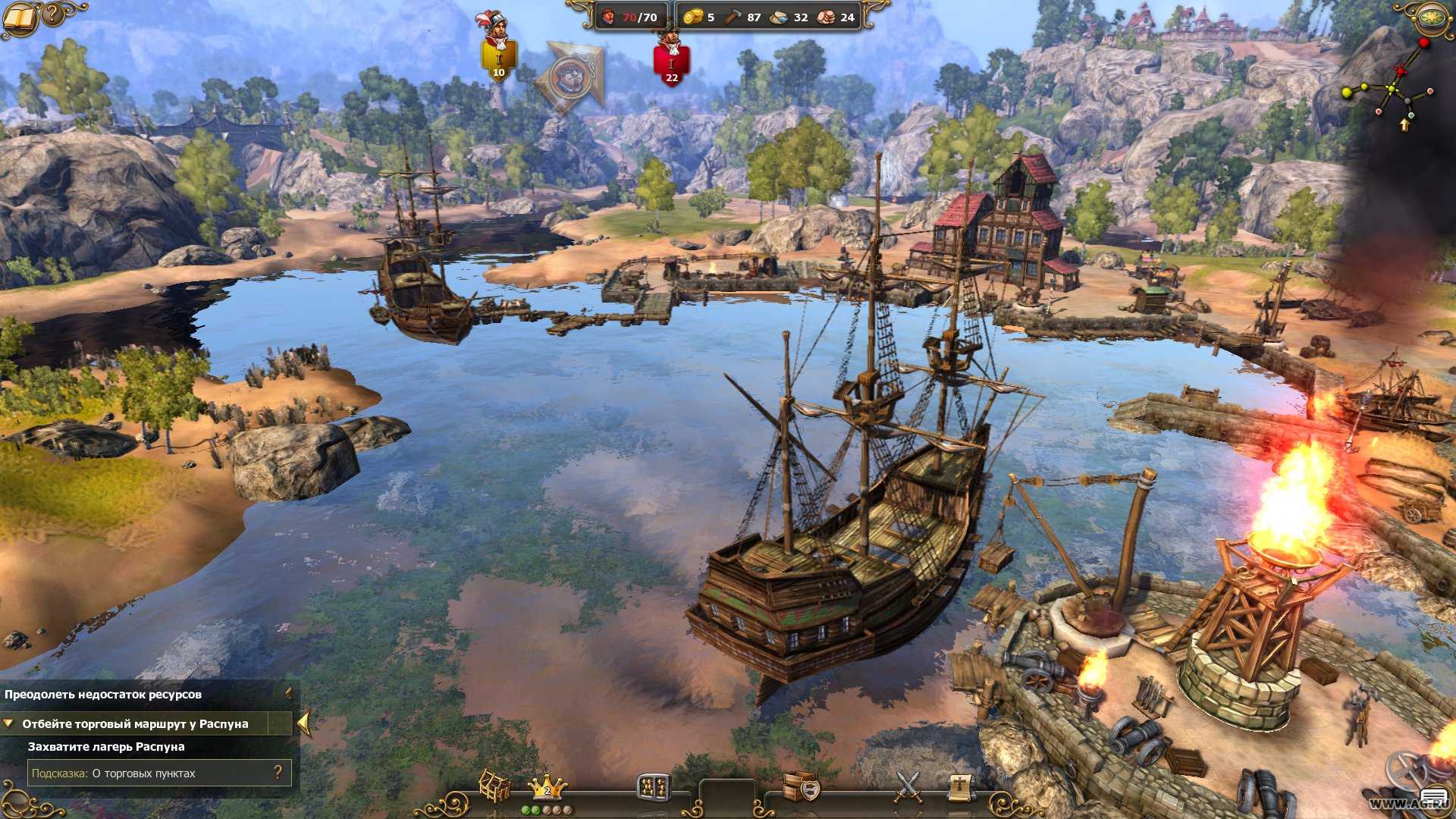Viewport: 1456px width, 819px height.
Task: Select the large red node on the route map
Action: [1423, 43]
